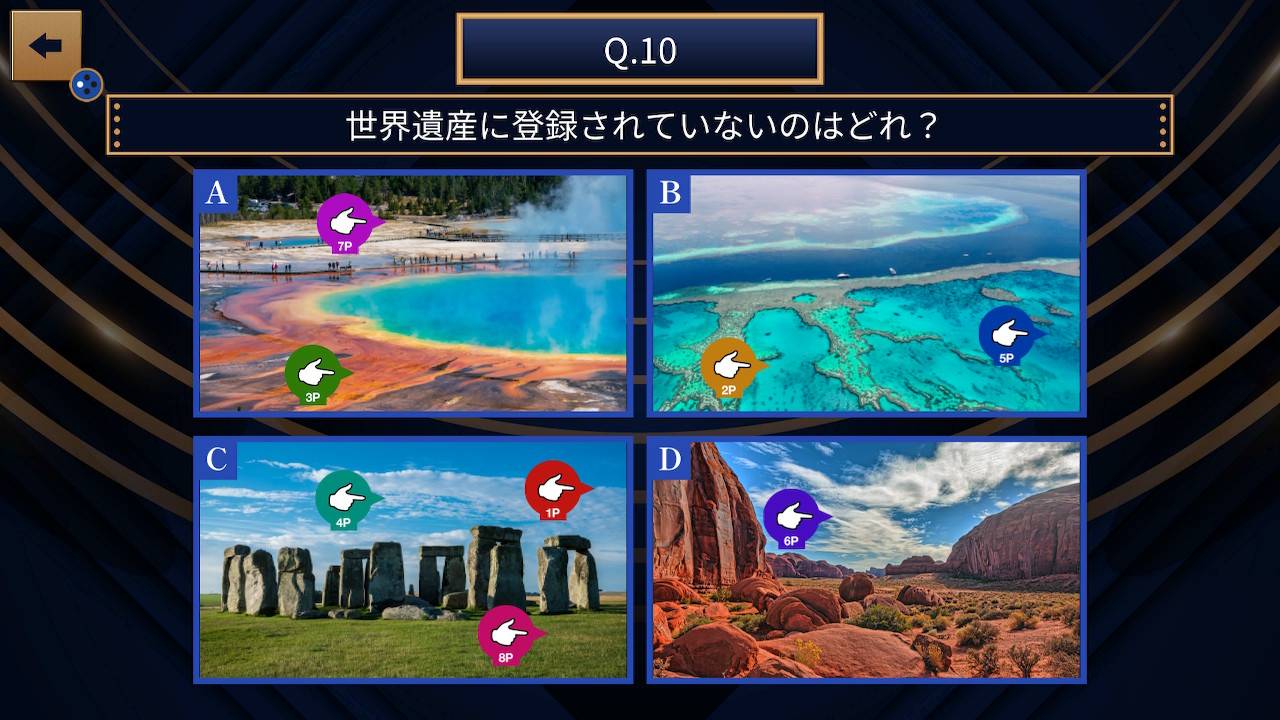The height and width of the screenshot is (720, 1280).
Task: Click the question text banner about world heritage
Action: pos(639,126)
